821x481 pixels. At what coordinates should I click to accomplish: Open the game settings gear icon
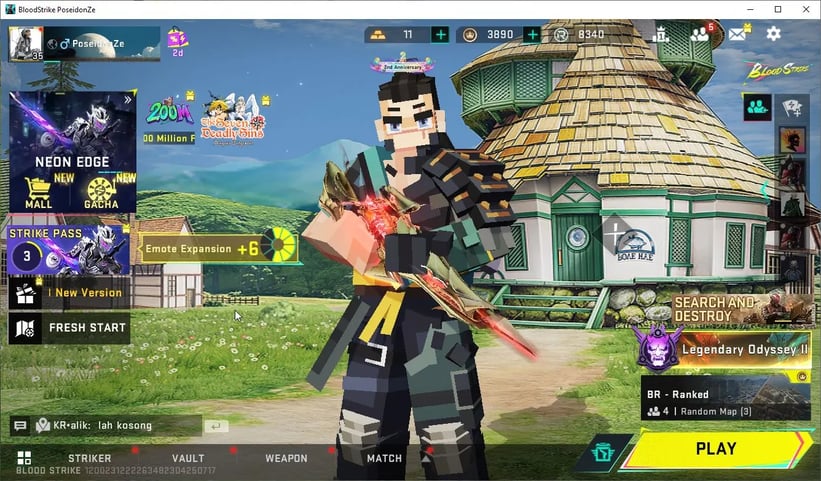click(x=773, y=34)
